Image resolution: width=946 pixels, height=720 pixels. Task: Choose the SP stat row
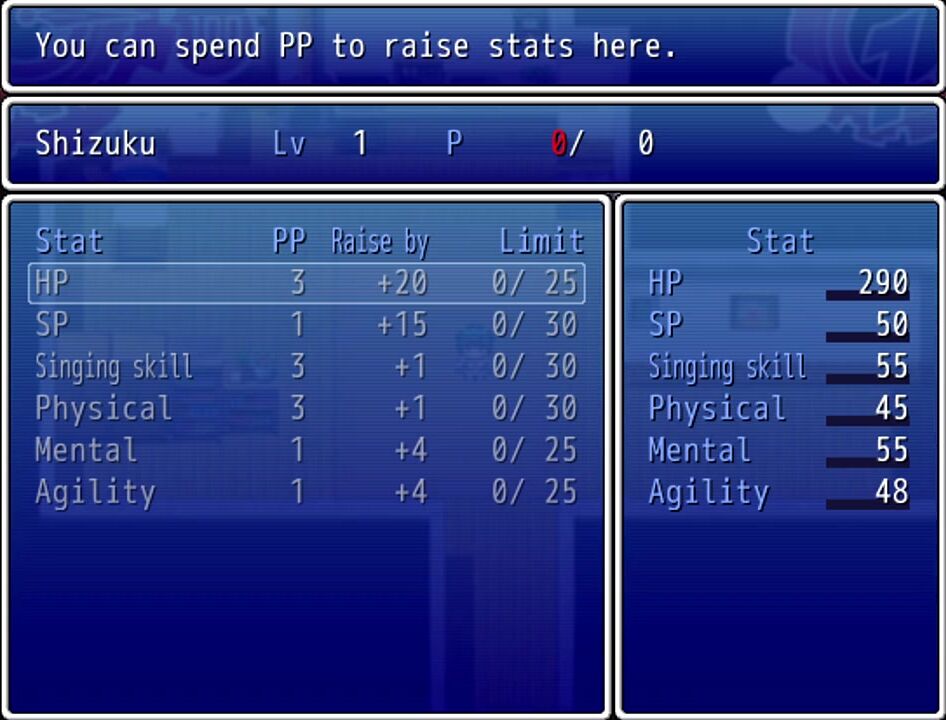(306, 325)
